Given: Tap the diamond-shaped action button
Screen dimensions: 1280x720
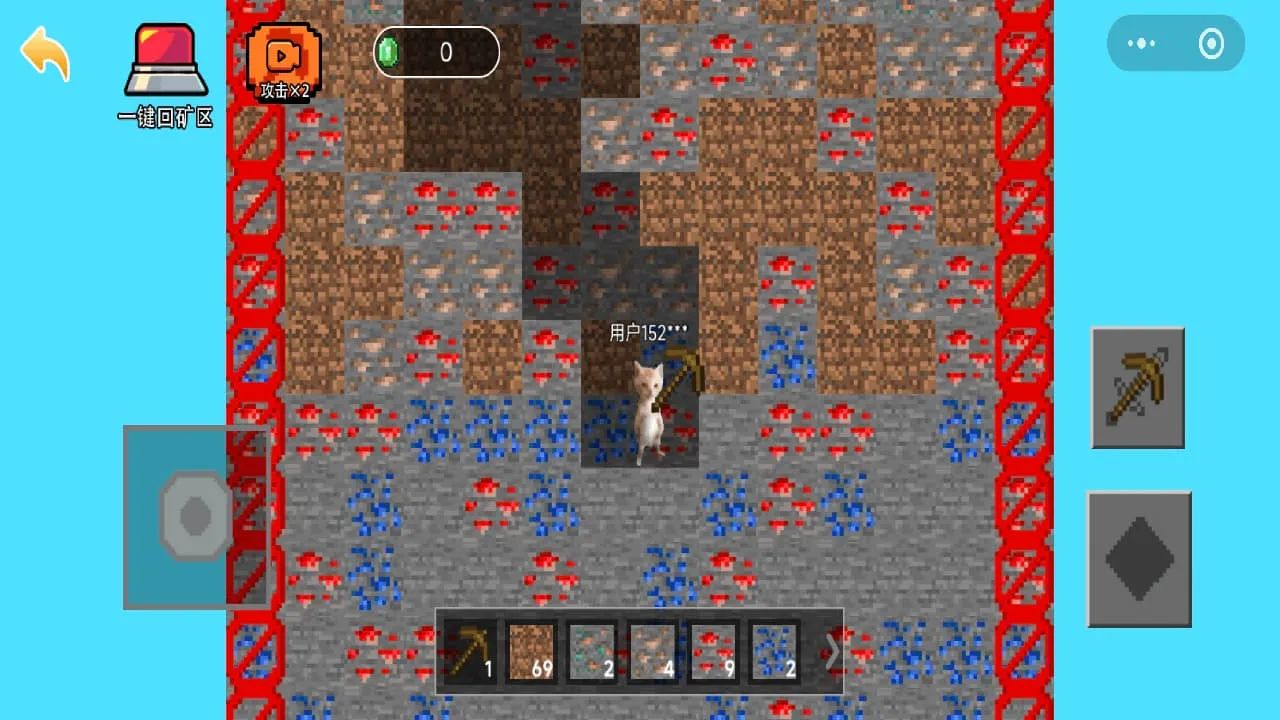Looking at the screenshot, I should coord(1139,558).
